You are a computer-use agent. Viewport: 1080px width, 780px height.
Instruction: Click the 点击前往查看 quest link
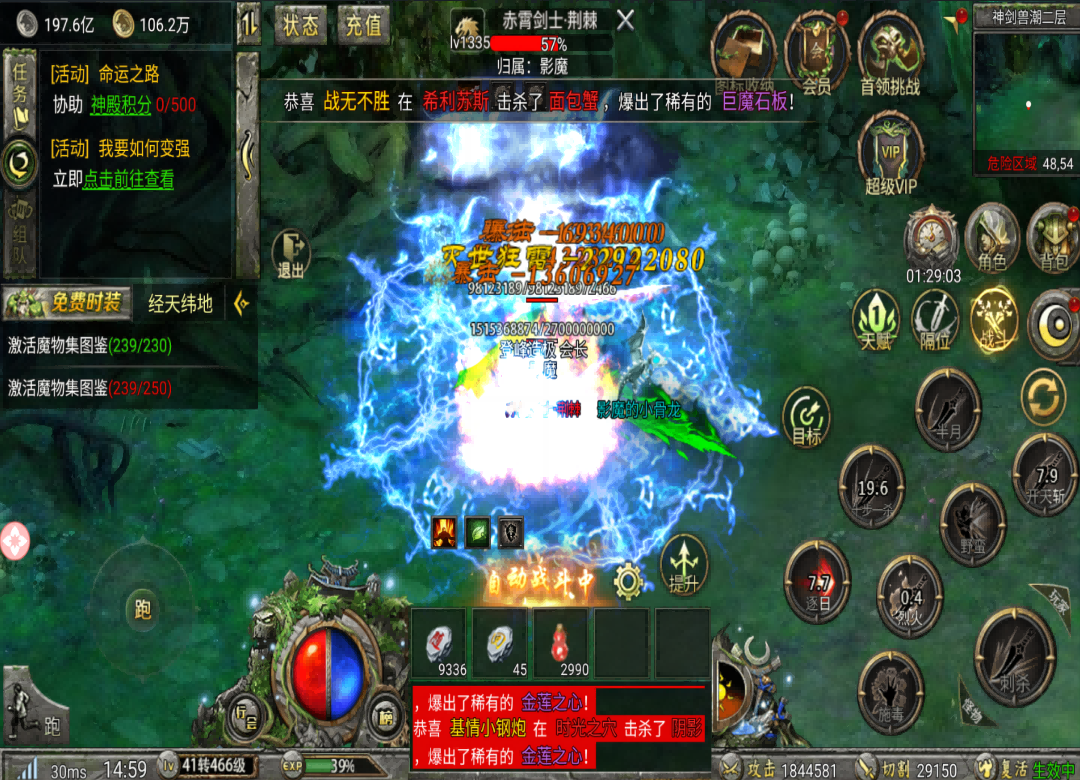coord(128,180)
